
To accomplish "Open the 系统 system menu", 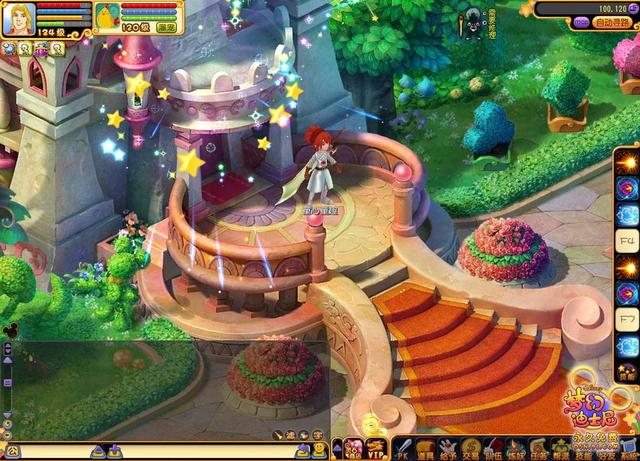I will pos(626,449).
